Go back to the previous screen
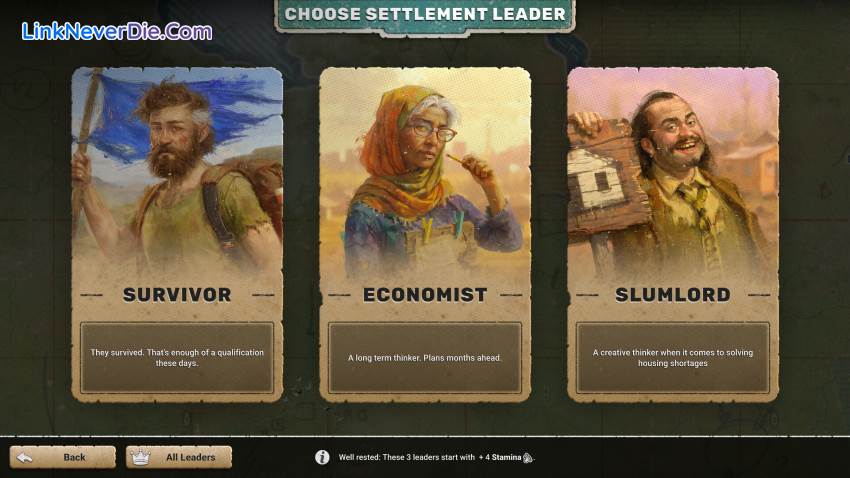This screenshot has width=850, height=478. point(63,457)
